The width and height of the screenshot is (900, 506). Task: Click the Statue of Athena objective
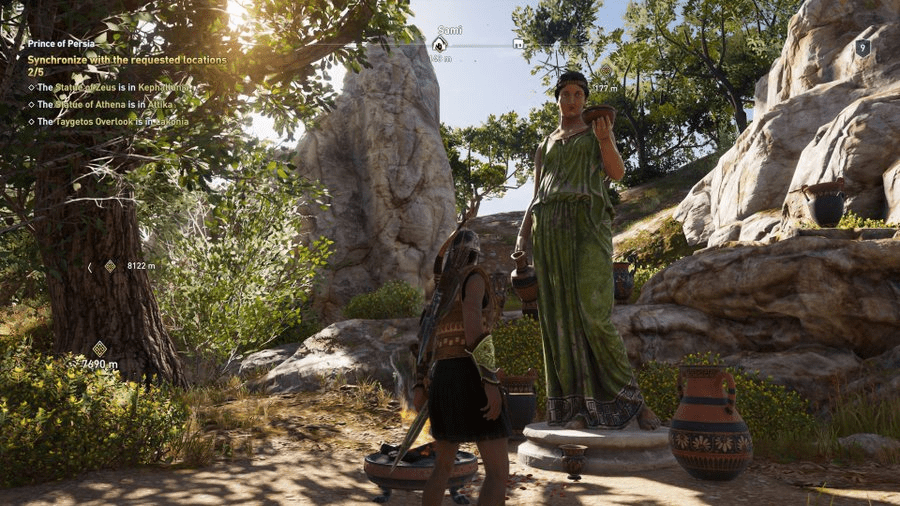pos(107,104)
